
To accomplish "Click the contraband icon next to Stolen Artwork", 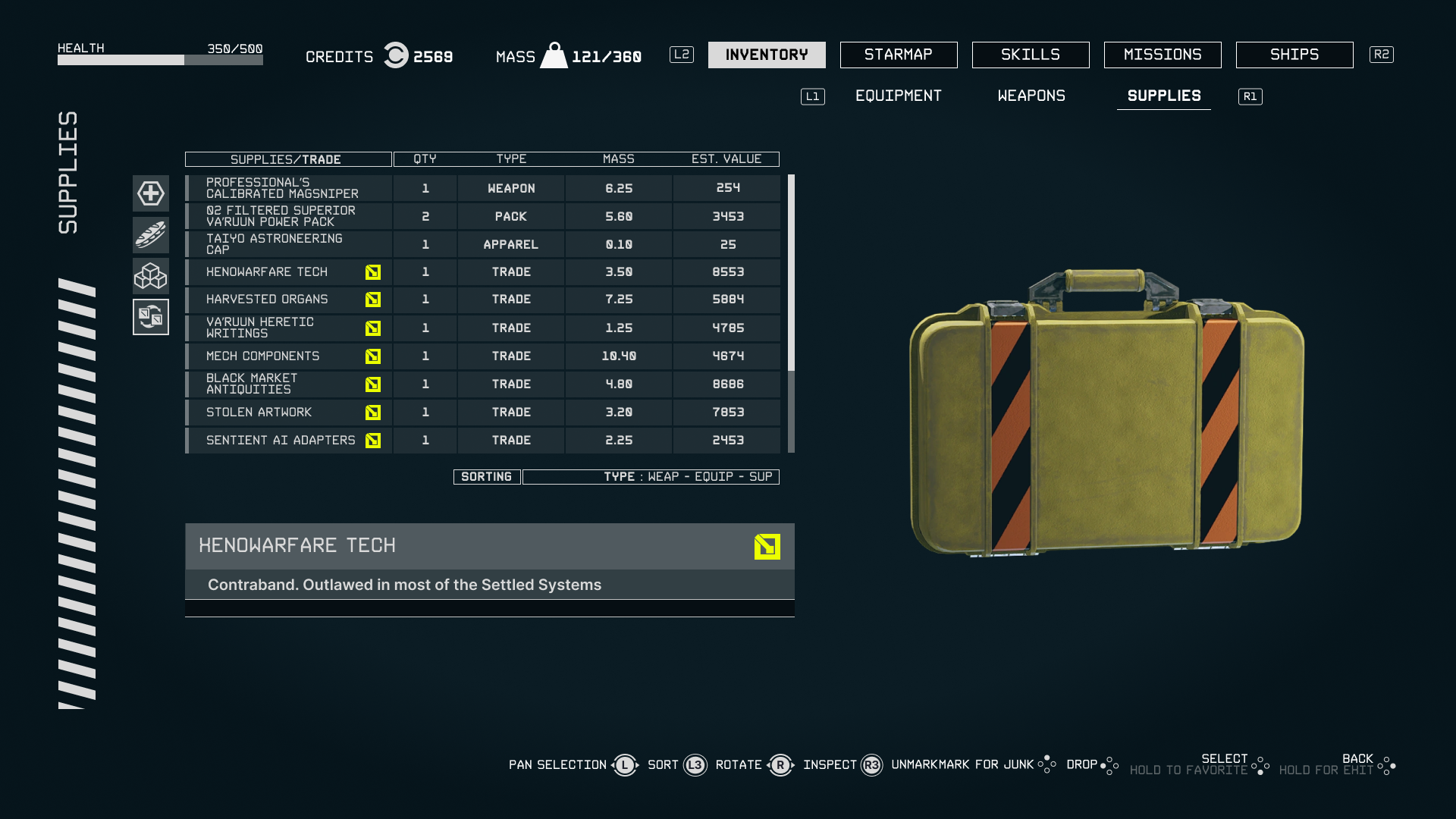I will tap(372, 413).
